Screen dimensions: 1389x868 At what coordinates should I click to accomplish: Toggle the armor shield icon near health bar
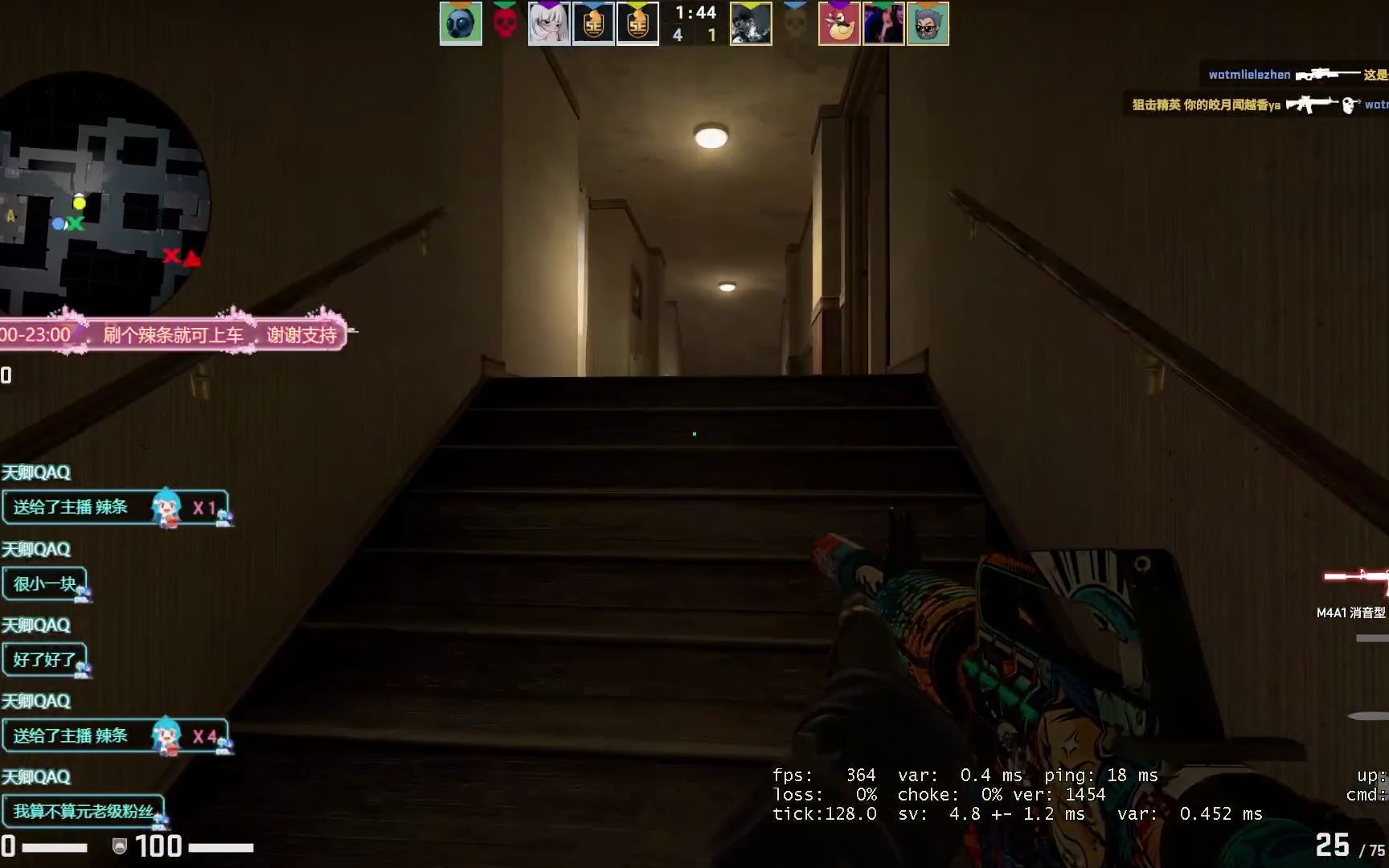(119, 847)
